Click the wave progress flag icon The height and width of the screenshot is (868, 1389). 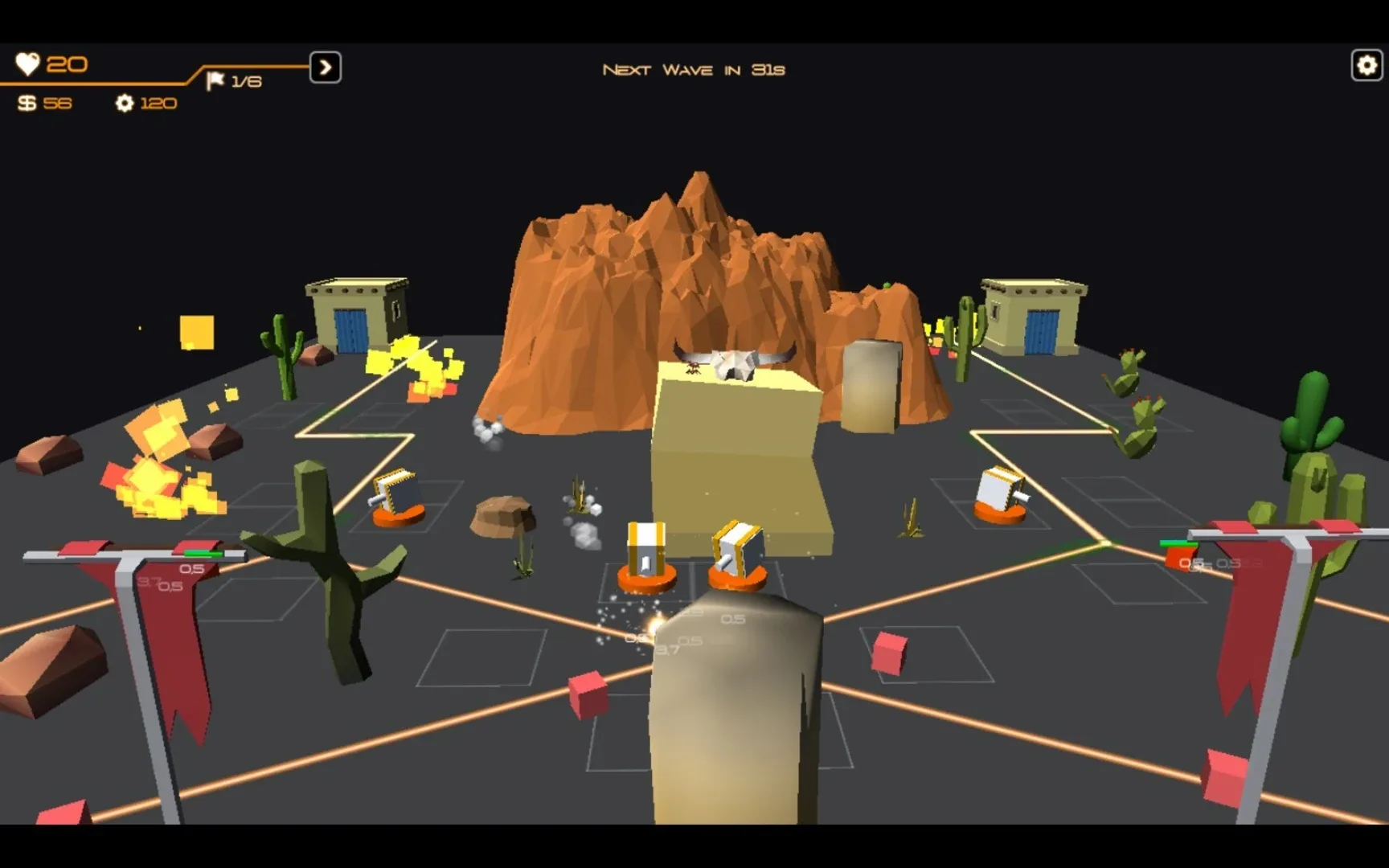[215, 80]
